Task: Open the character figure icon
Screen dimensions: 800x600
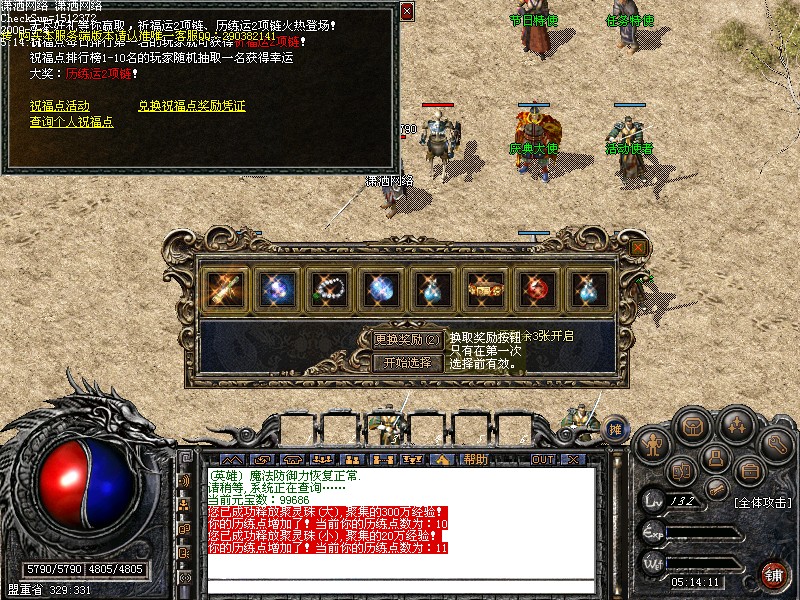Action: pyautogui.click(x=652, y=442)
